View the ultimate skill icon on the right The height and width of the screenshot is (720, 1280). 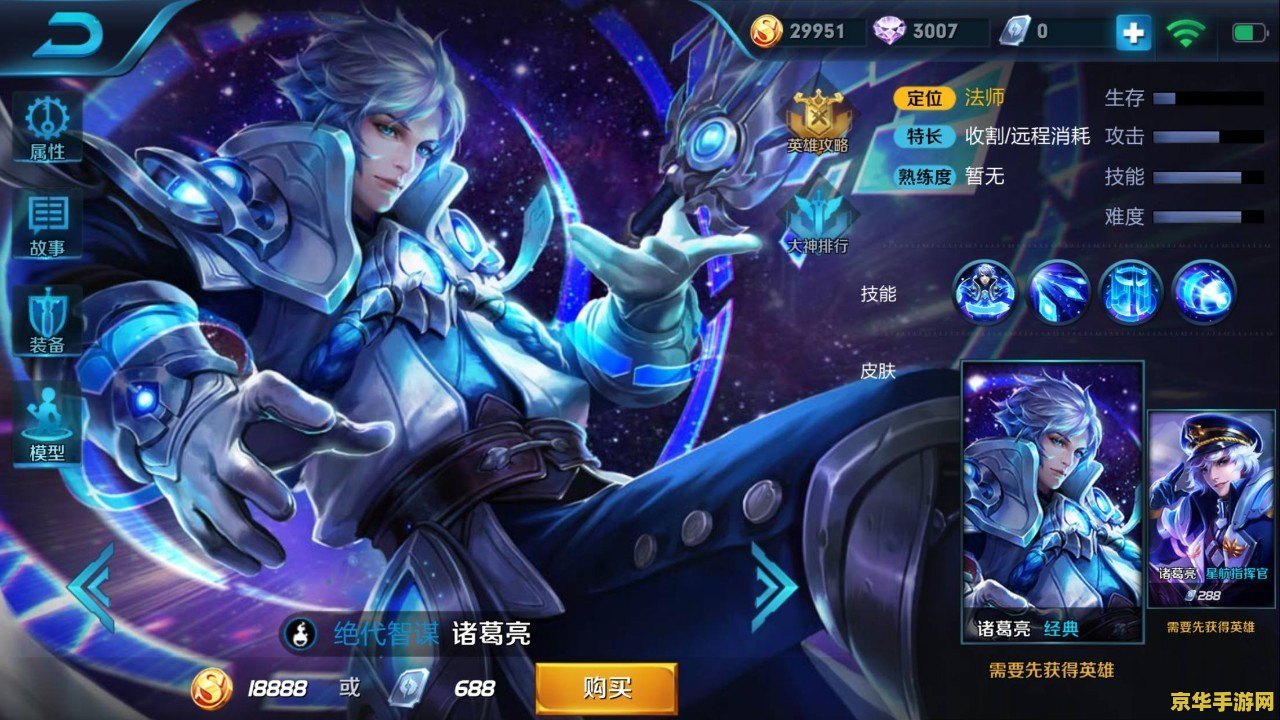pyautogui.click(x=1203, y=294)
